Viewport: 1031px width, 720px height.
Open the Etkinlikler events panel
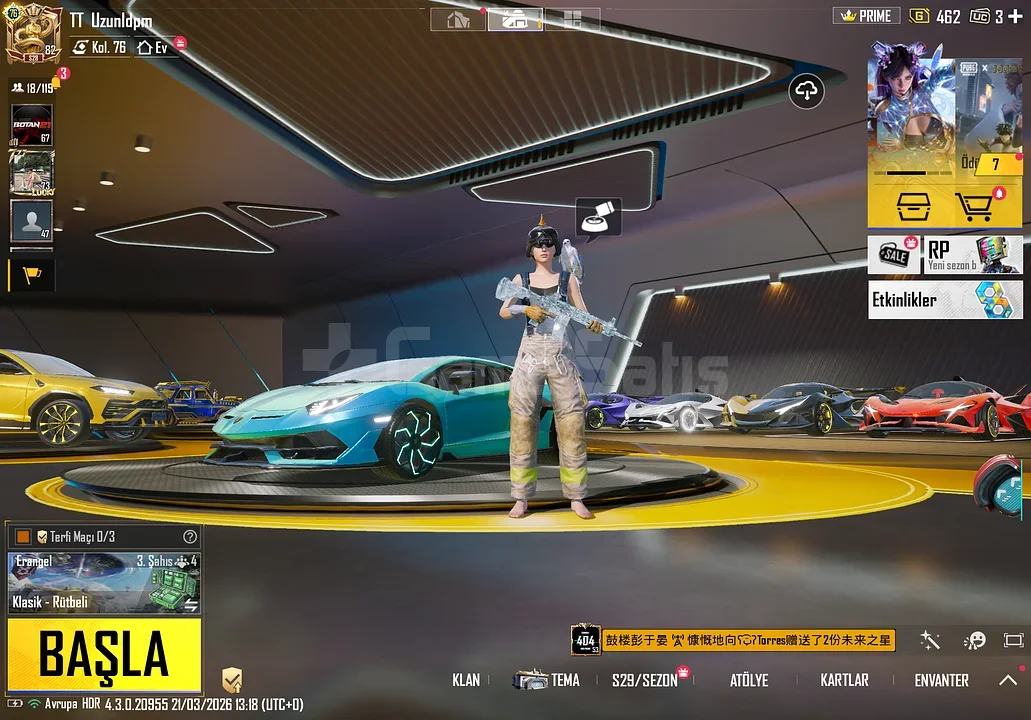pyautogui.click(x=945, y=299)
